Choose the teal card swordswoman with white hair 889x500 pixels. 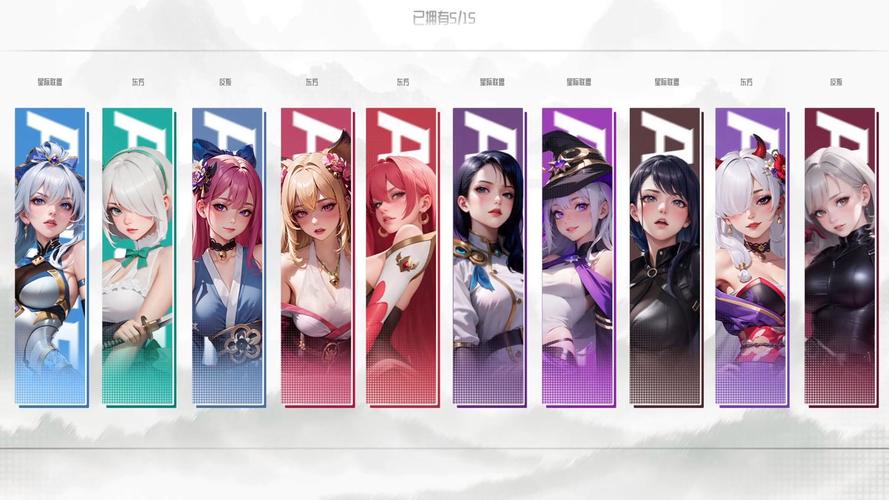pos(137,255)
